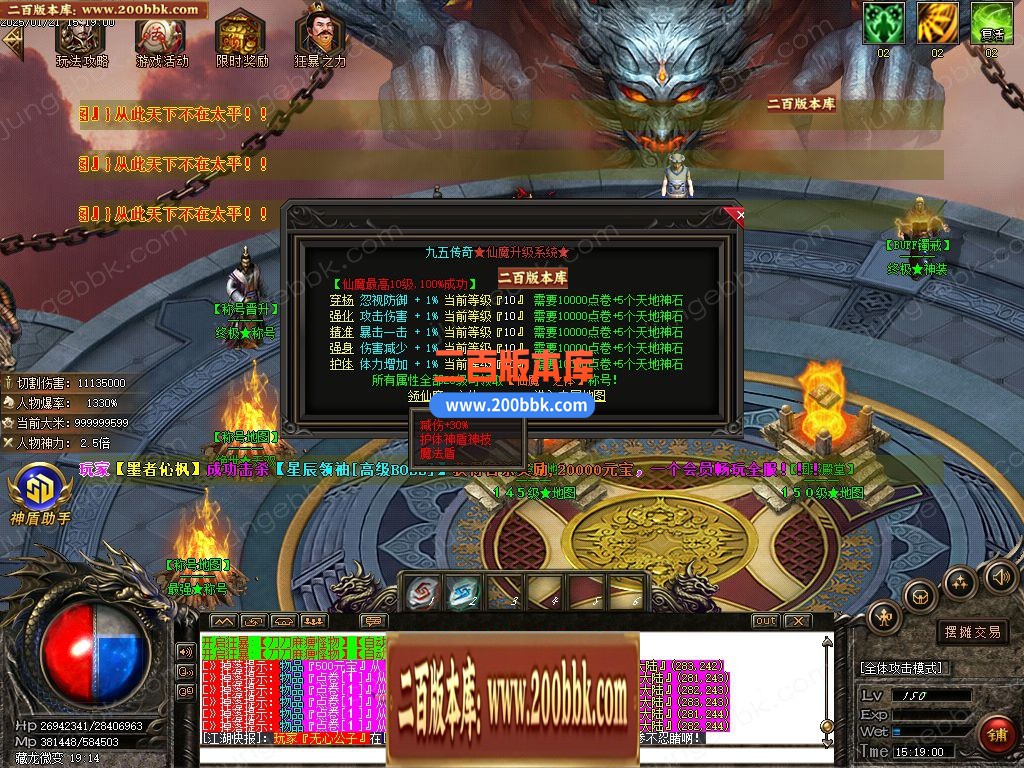Image resolution: width=1024 pixels, height=768 pixels.
Task: Open the skills button with three stars
Action: 960,582
